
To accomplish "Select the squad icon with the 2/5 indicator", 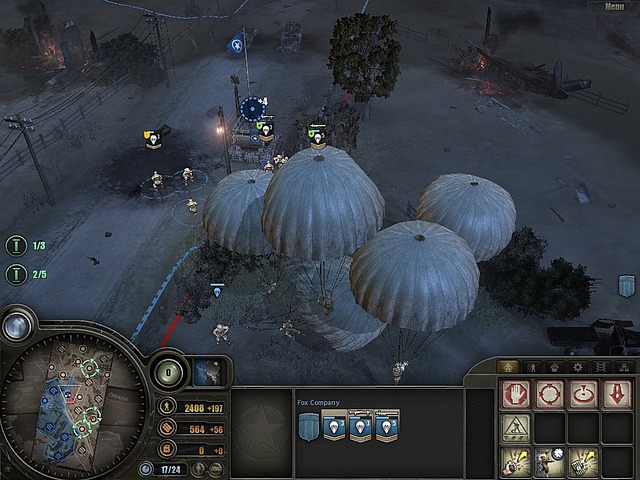I will (15, 273).
